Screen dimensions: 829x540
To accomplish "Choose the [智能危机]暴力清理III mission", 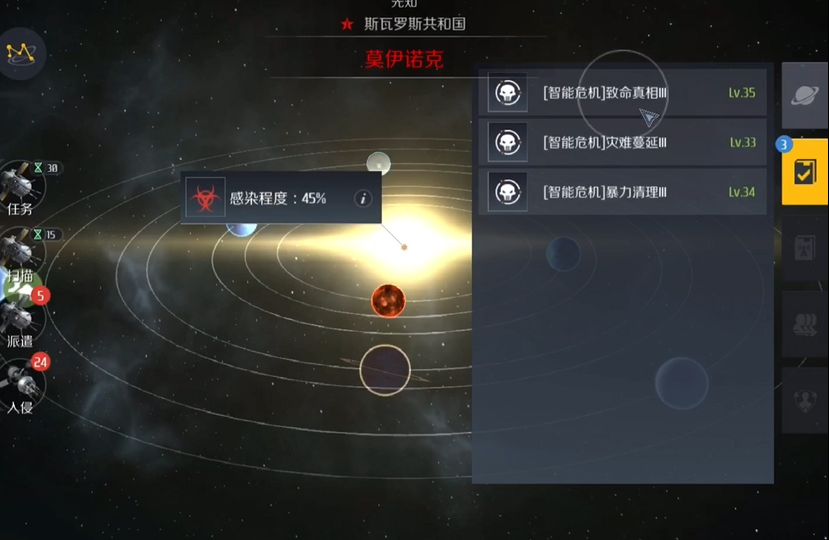I will (x=622, y=191).
